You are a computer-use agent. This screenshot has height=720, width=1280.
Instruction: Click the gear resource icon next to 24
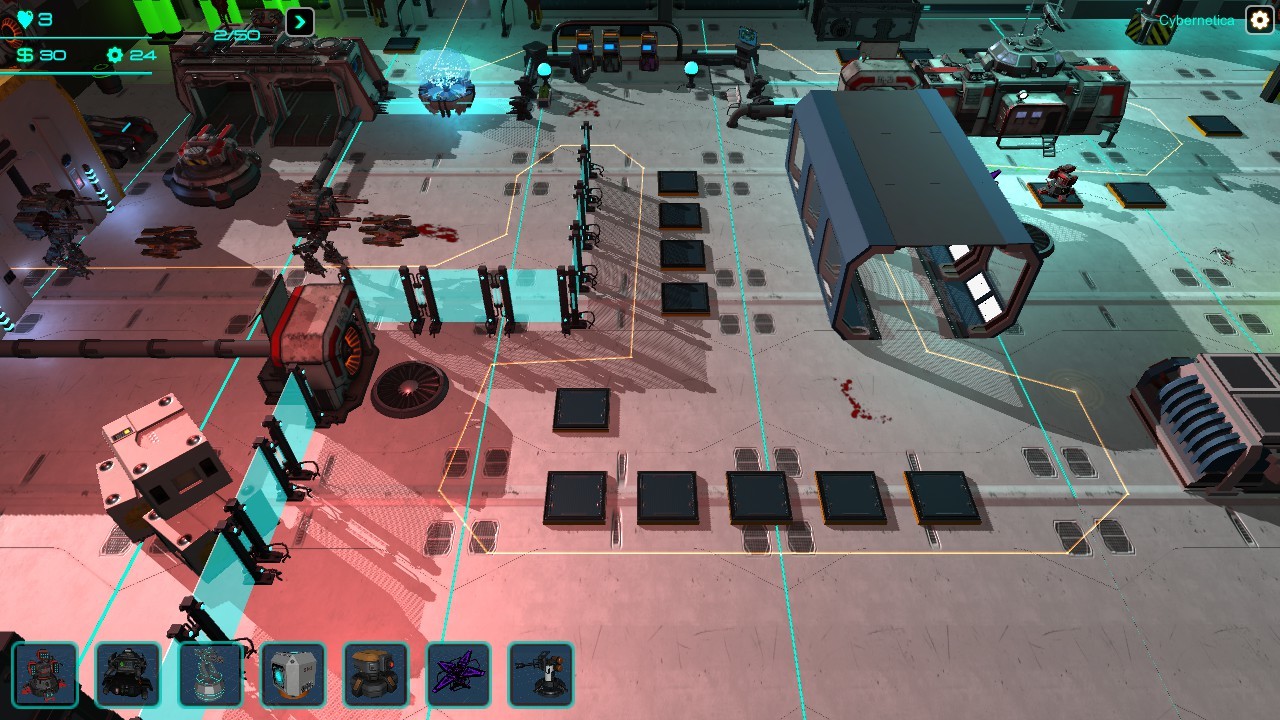click(x=113, y=55)
